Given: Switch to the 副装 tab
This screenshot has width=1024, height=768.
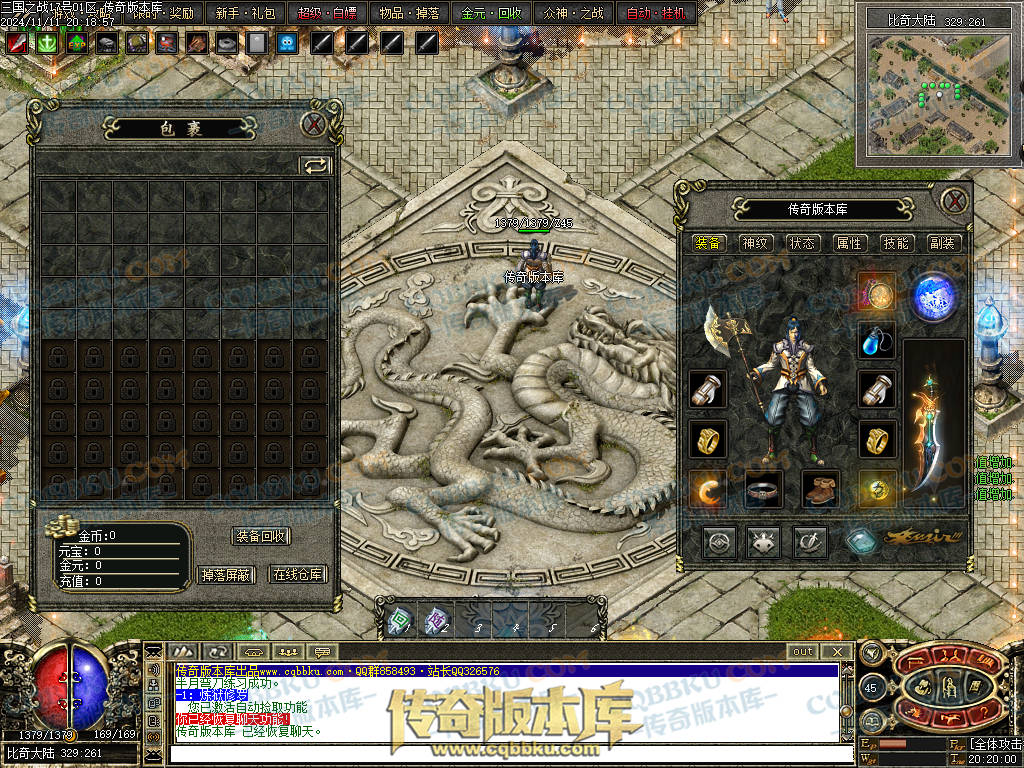Looking at the screenshot, I should click(x=942, y=243).
